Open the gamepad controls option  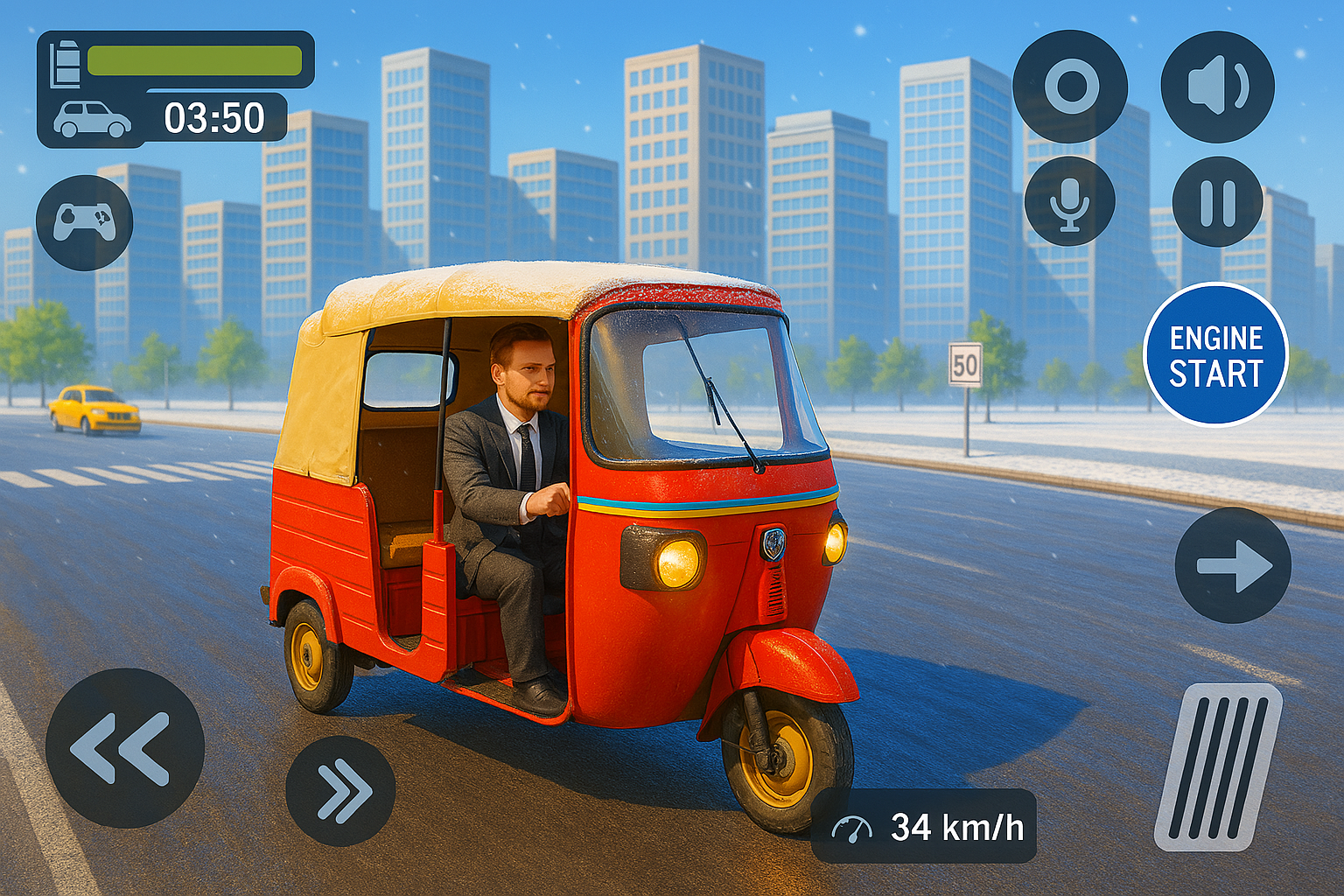84,222
